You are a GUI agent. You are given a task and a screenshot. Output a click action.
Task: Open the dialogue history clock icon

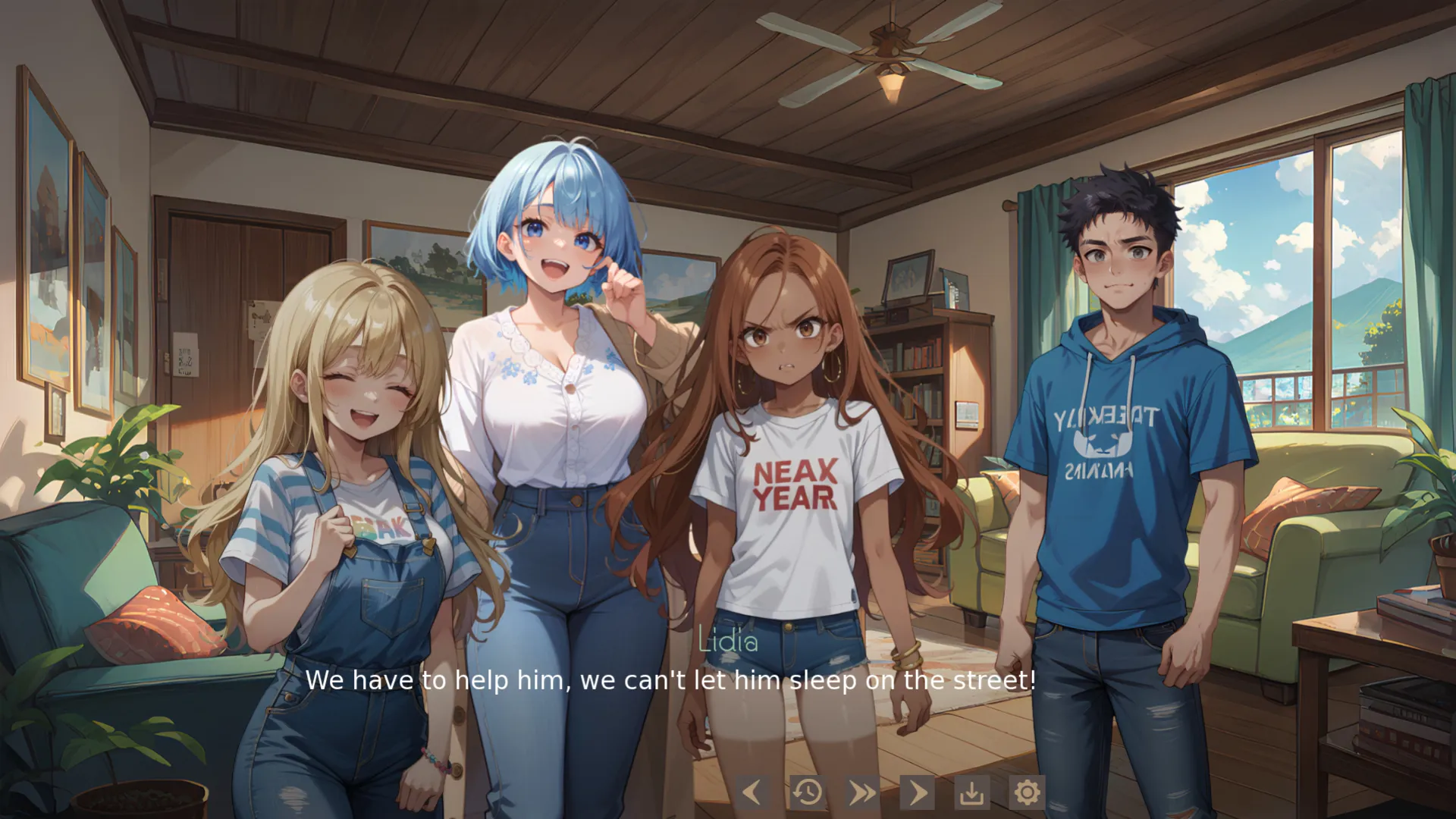(808, 792)
